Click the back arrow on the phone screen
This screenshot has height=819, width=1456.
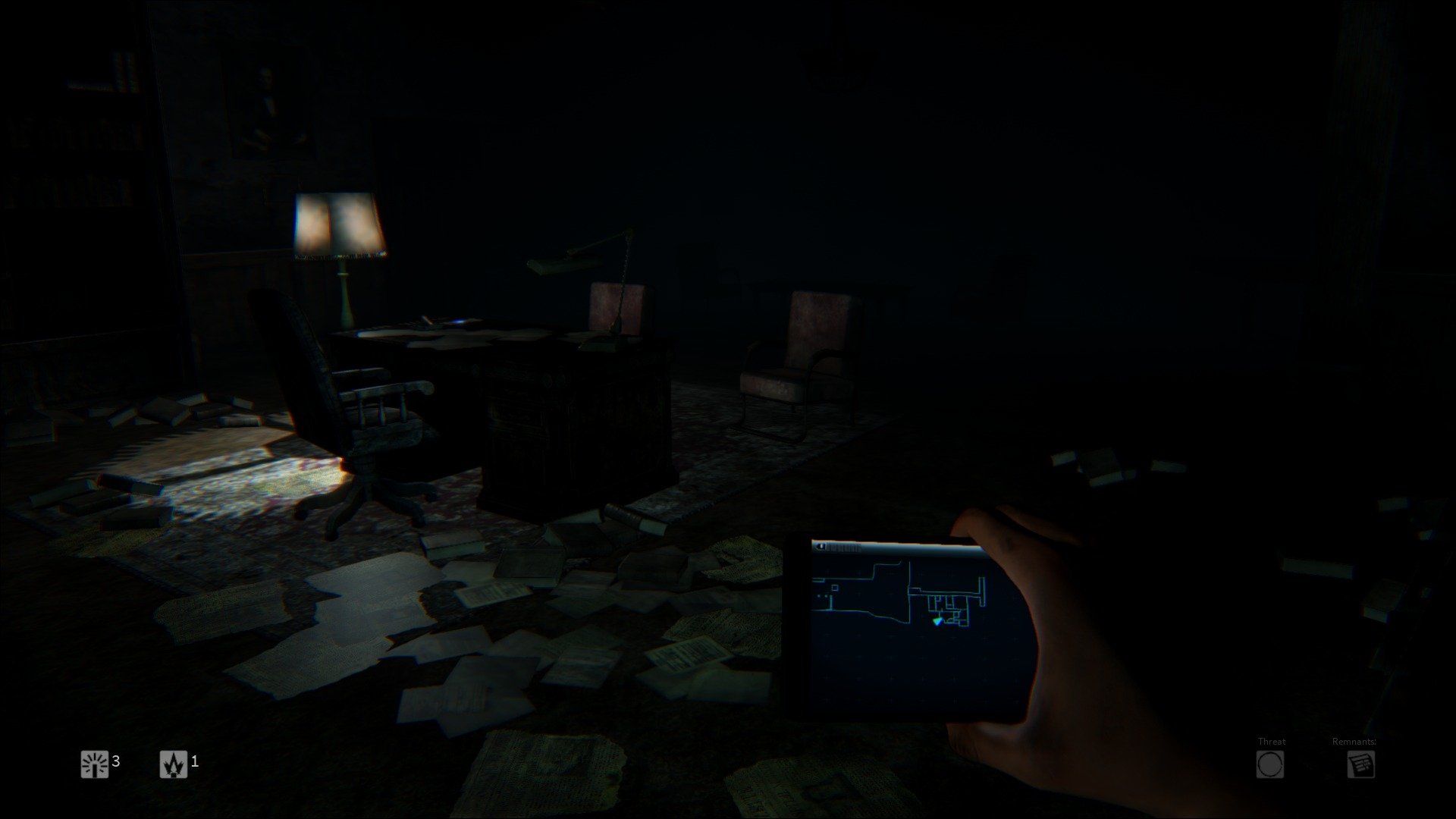(x=821, y=547)
